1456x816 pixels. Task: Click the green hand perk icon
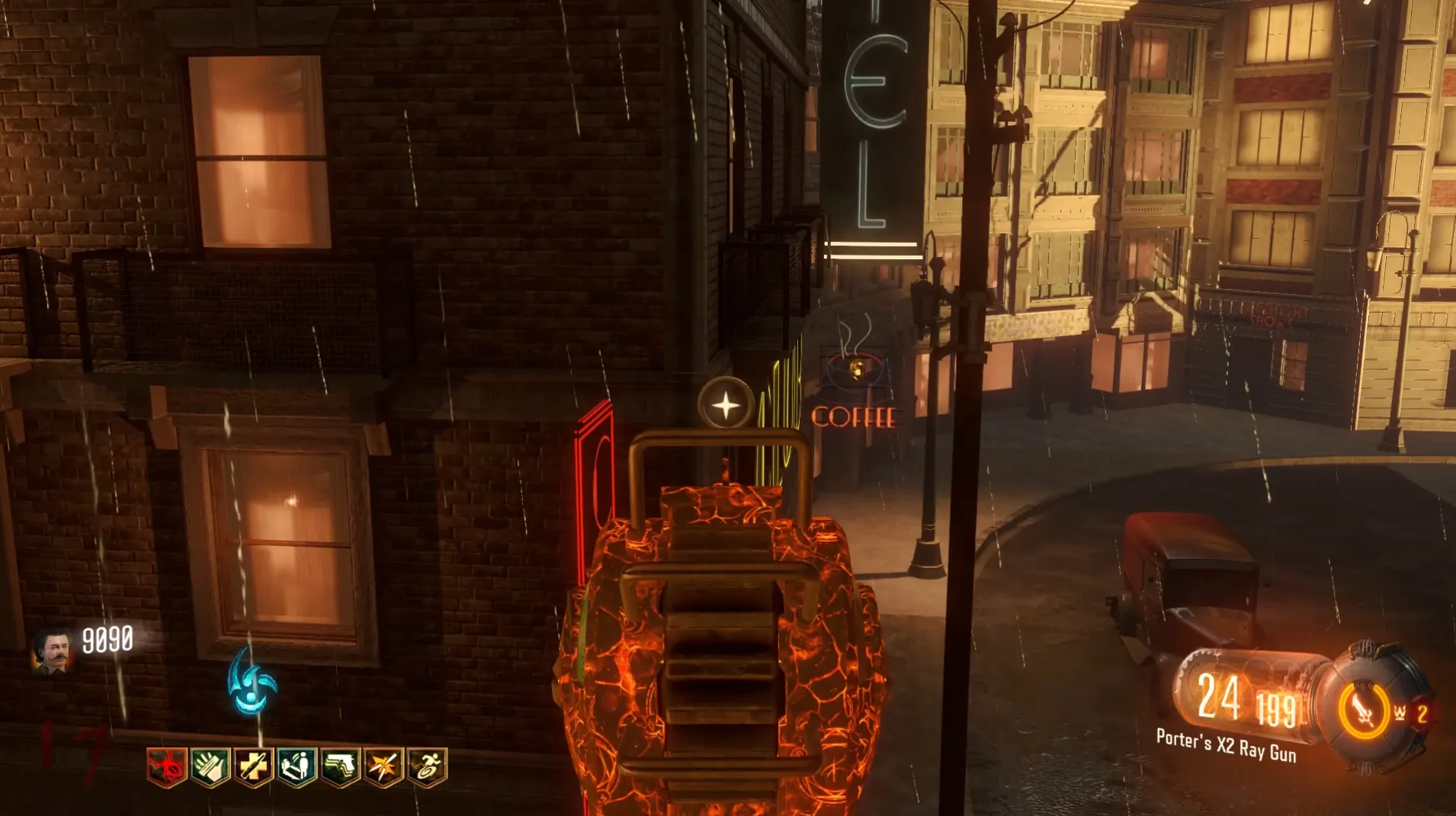click(210, 766)
